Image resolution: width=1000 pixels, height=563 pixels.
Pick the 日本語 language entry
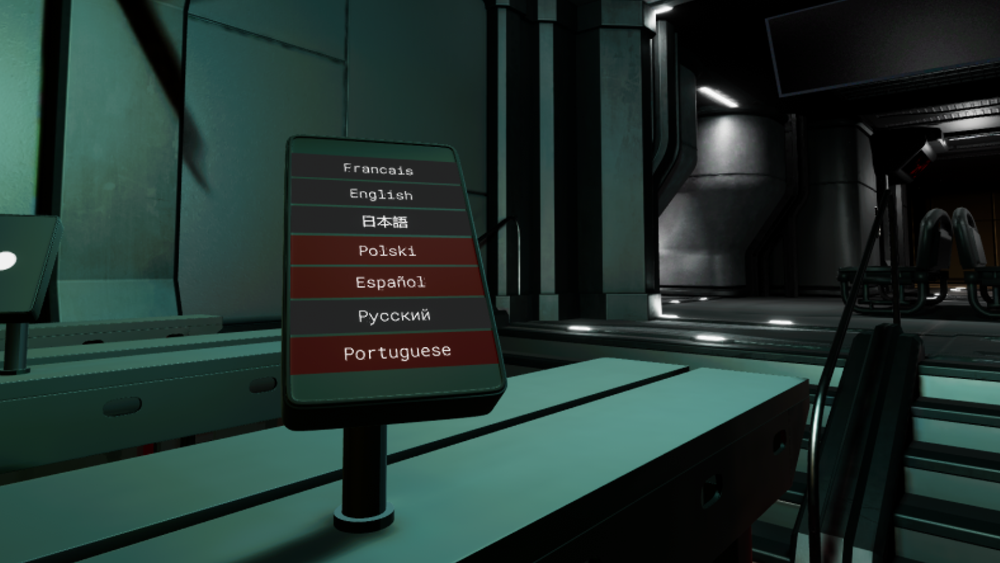(384, 222)
